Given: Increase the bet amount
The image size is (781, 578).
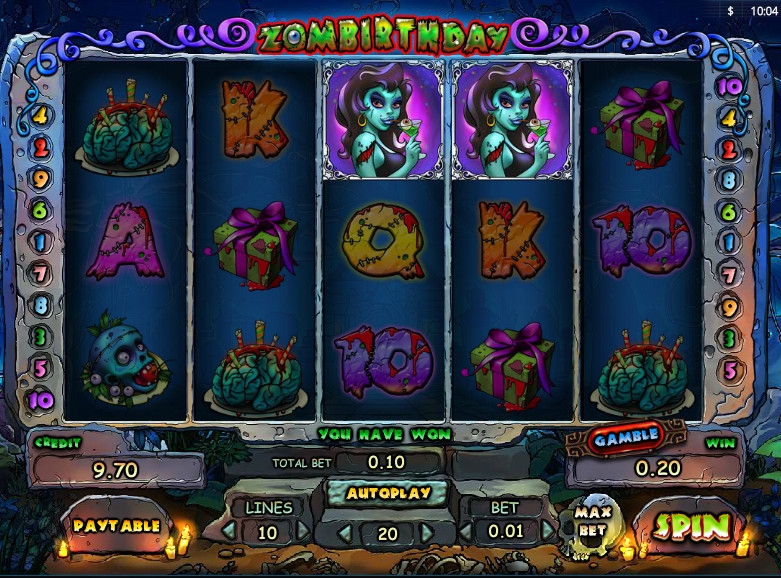Looking at the screenshot, I should click(547, 532).
